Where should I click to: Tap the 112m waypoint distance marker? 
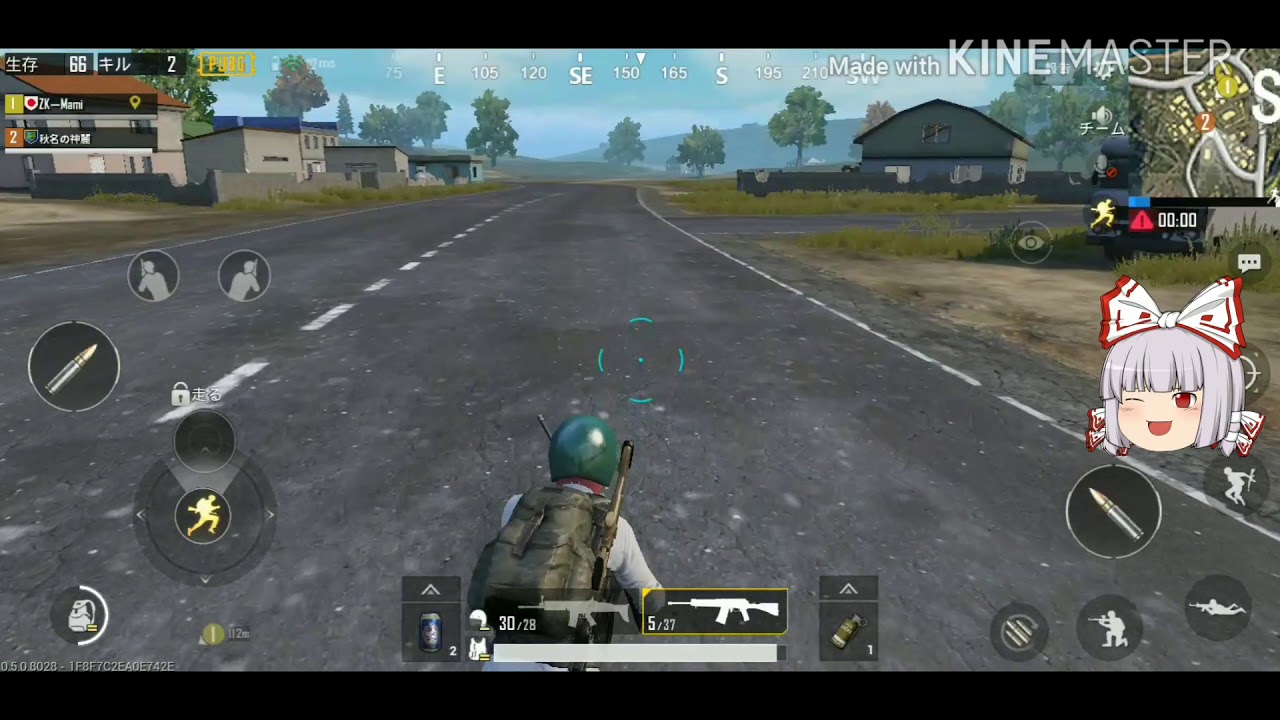pyautogui.click(x=222, y=634)
